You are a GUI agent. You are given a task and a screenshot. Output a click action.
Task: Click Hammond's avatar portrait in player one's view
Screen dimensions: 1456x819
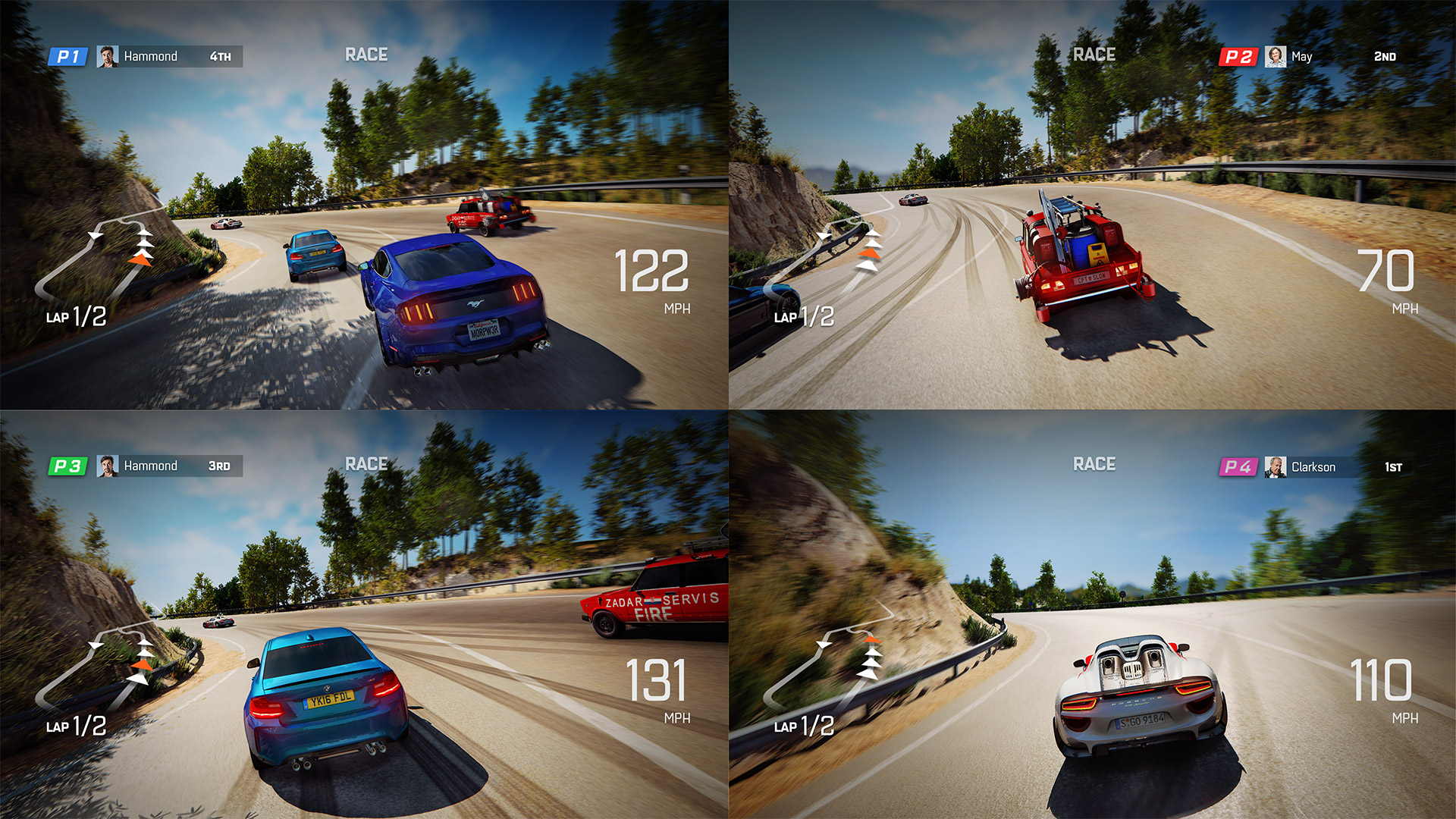[108, 55]
